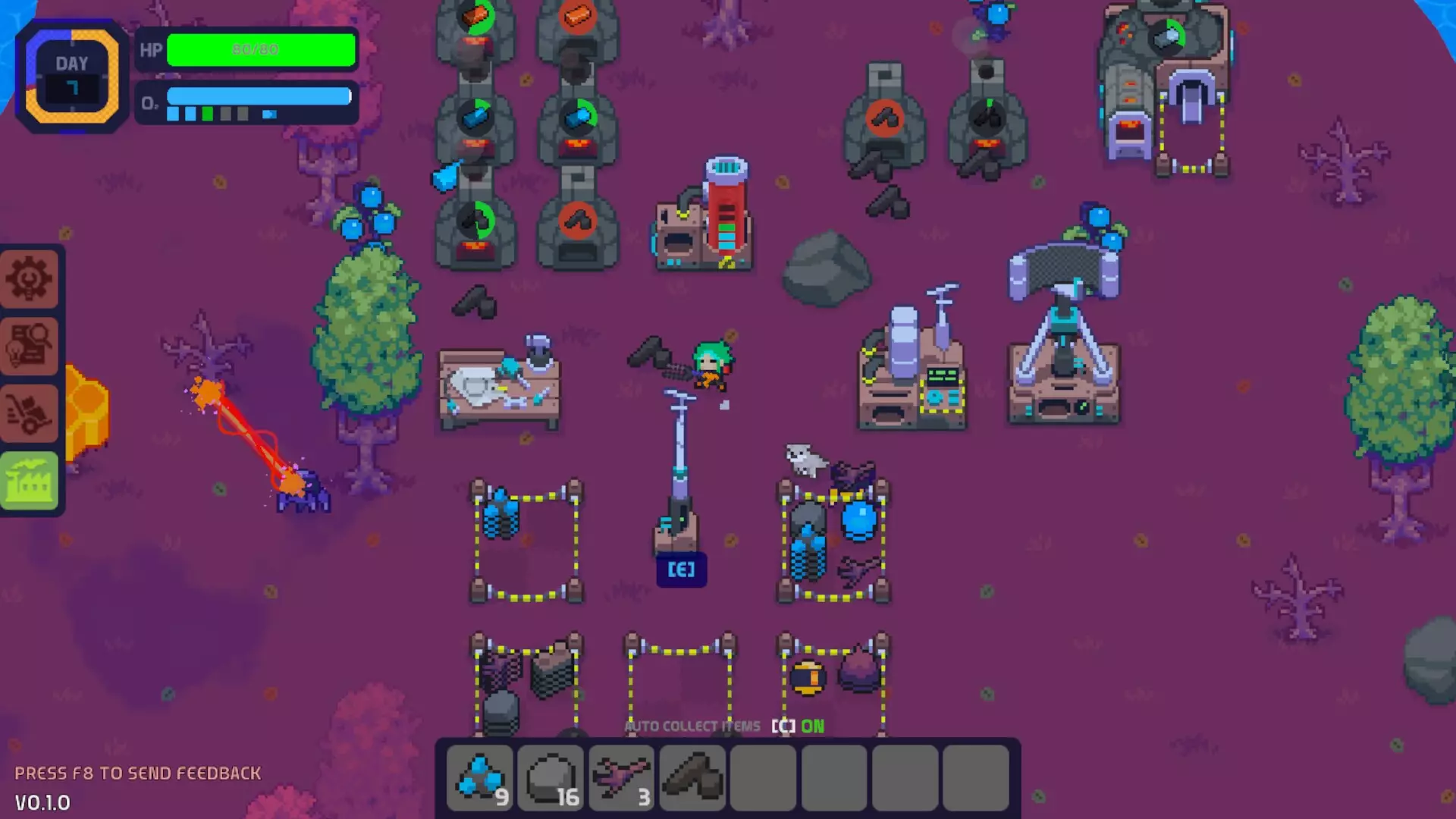This screenshot has width=1456, height=819.
Task: Select the dark logs in the hotbar
Action: (693, 777)
